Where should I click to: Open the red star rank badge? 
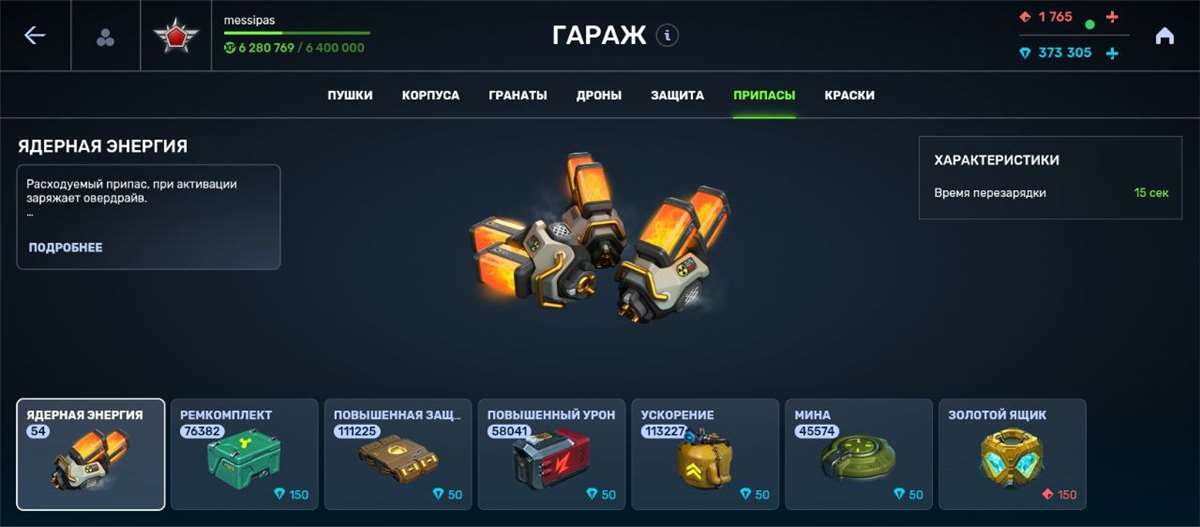point(176,37)
